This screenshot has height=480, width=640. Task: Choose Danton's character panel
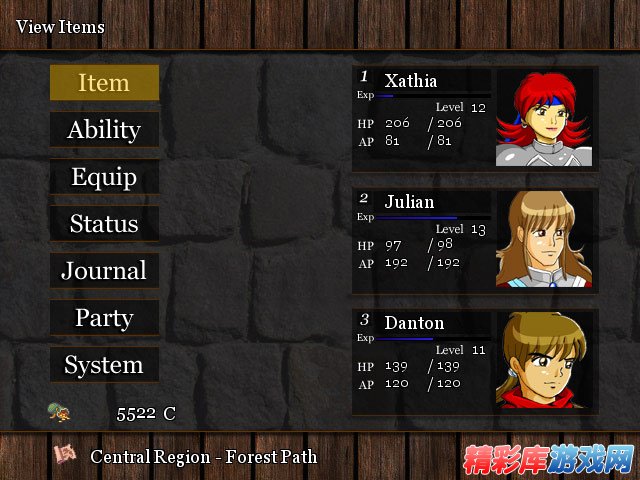click(475, 361)
